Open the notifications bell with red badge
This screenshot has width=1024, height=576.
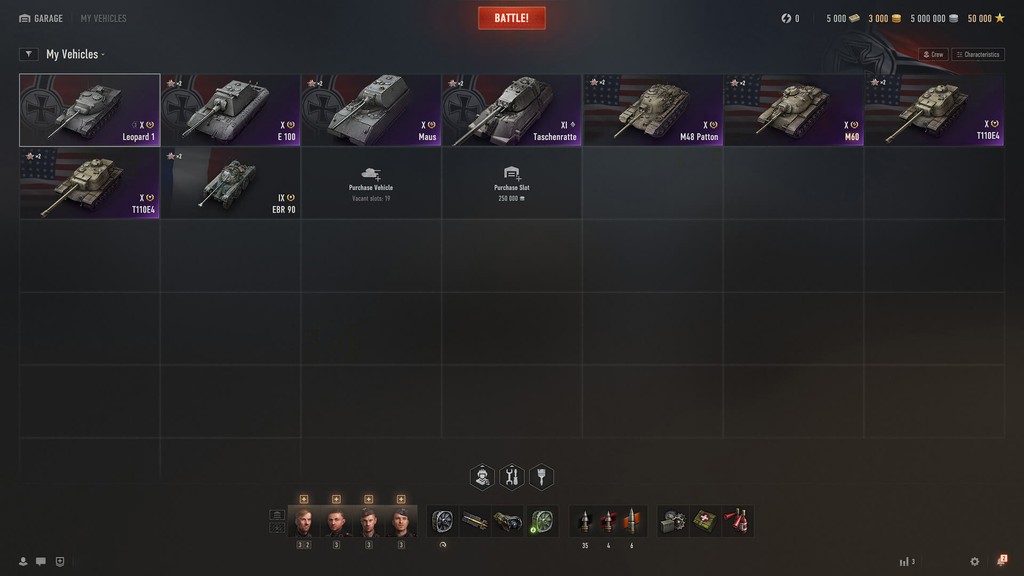coord(1001,562)
